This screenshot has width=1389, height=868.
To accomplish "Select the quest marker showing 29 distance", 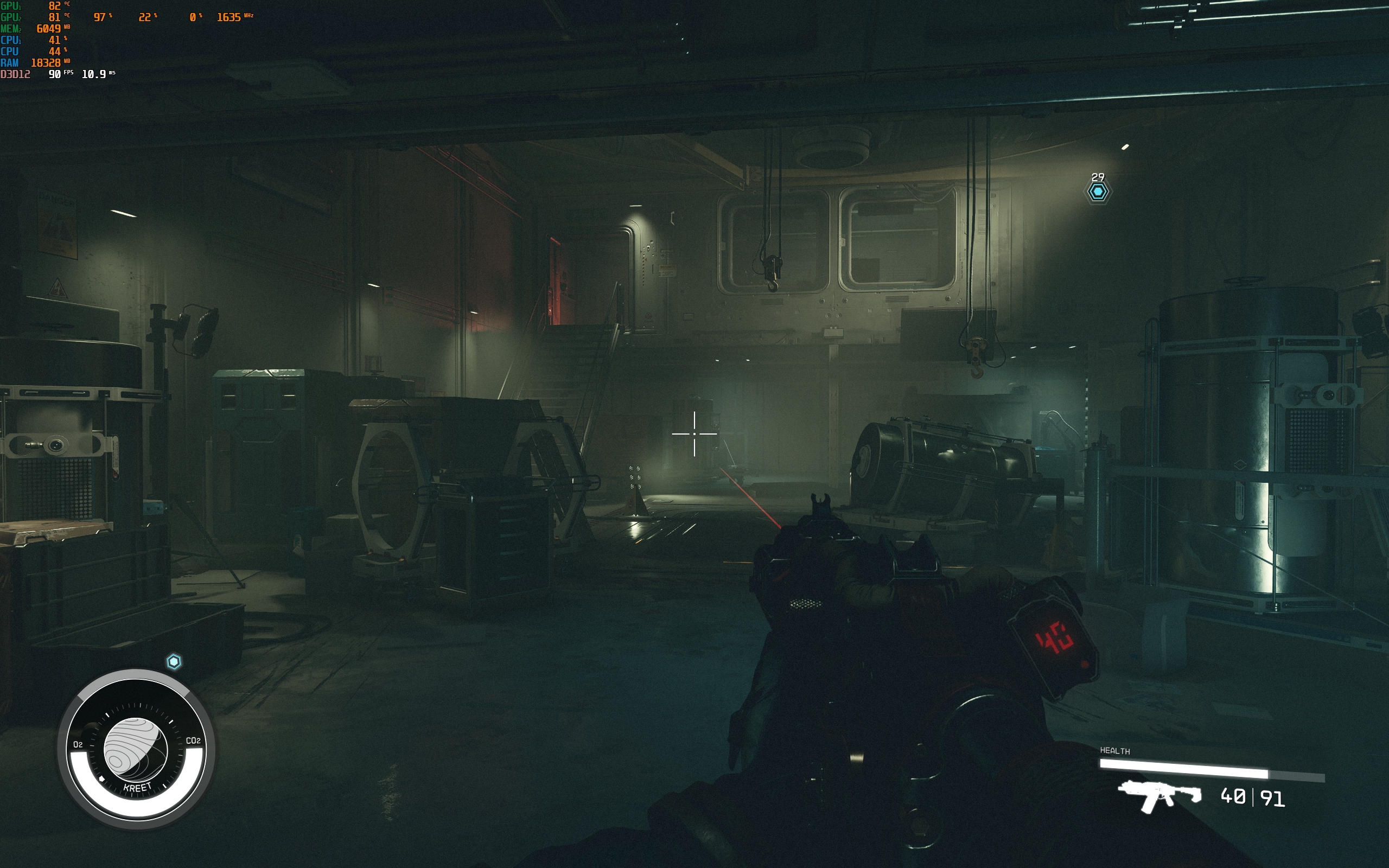I will pos(1098,191).
